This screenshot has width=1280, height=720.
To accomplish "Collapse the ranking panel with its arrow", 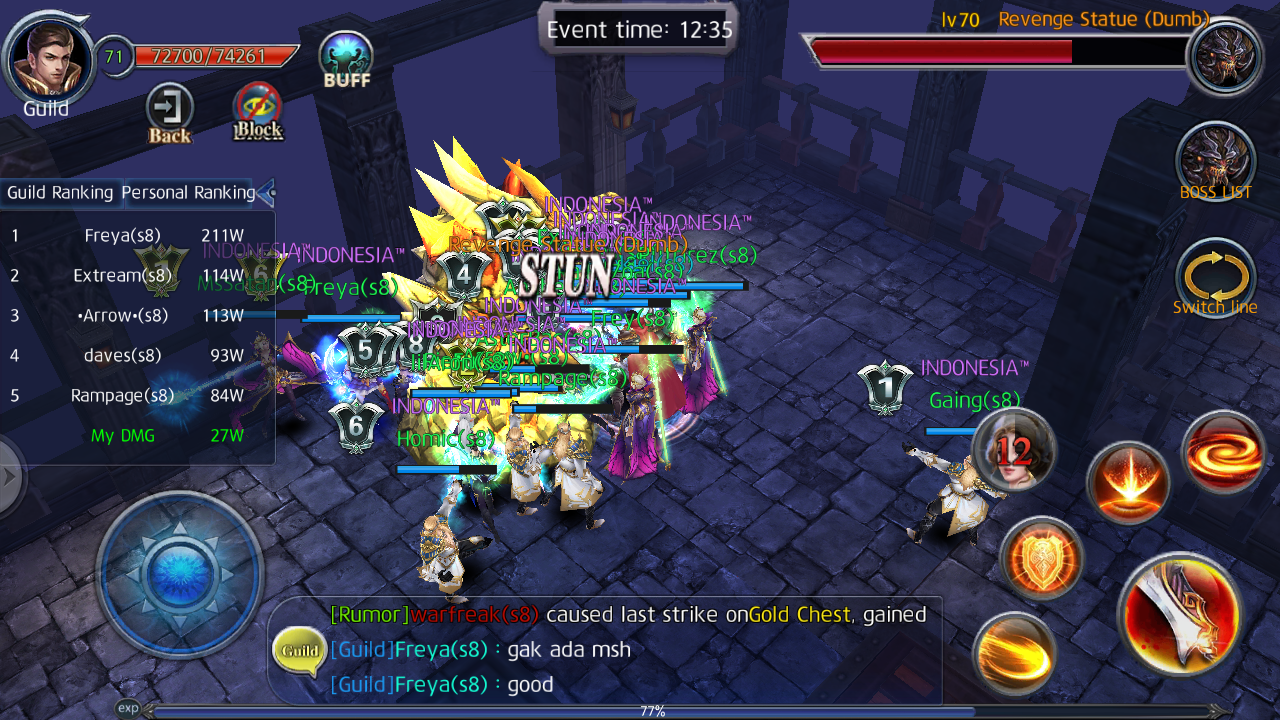I will click(266, 193).
